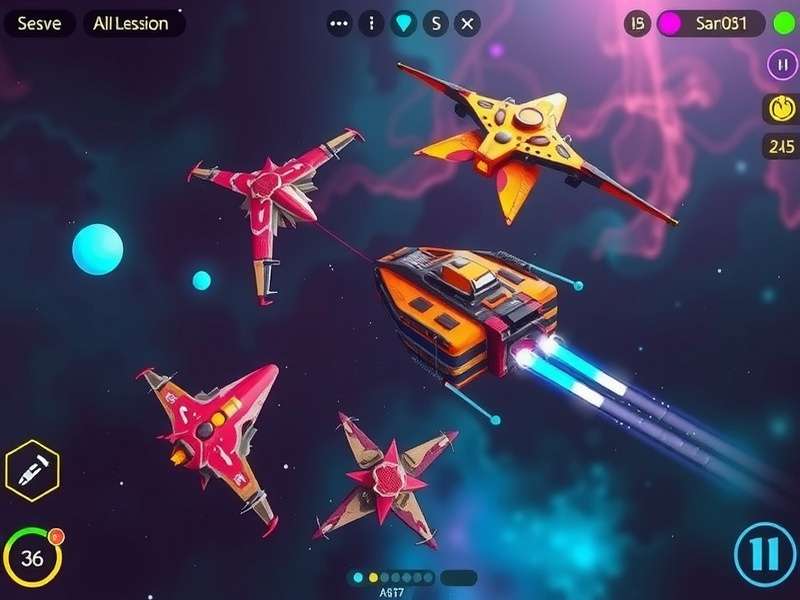Activate the yellow stopwatch power icon
This screenshot has width=800, height=600.
pyautogui.click(x=780, y=107)
